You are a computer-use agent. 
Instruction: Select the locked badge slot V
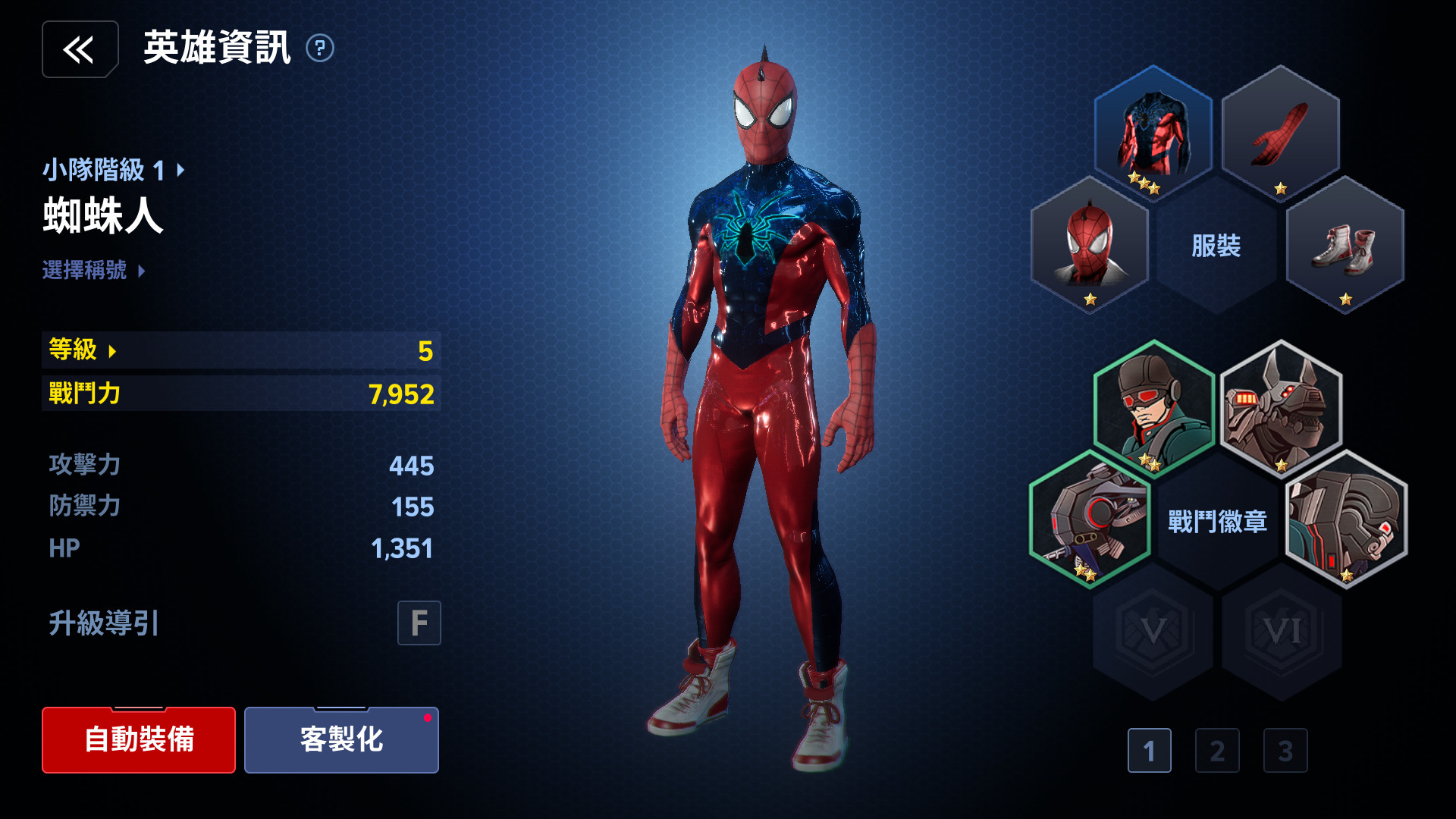point(1153,631)
